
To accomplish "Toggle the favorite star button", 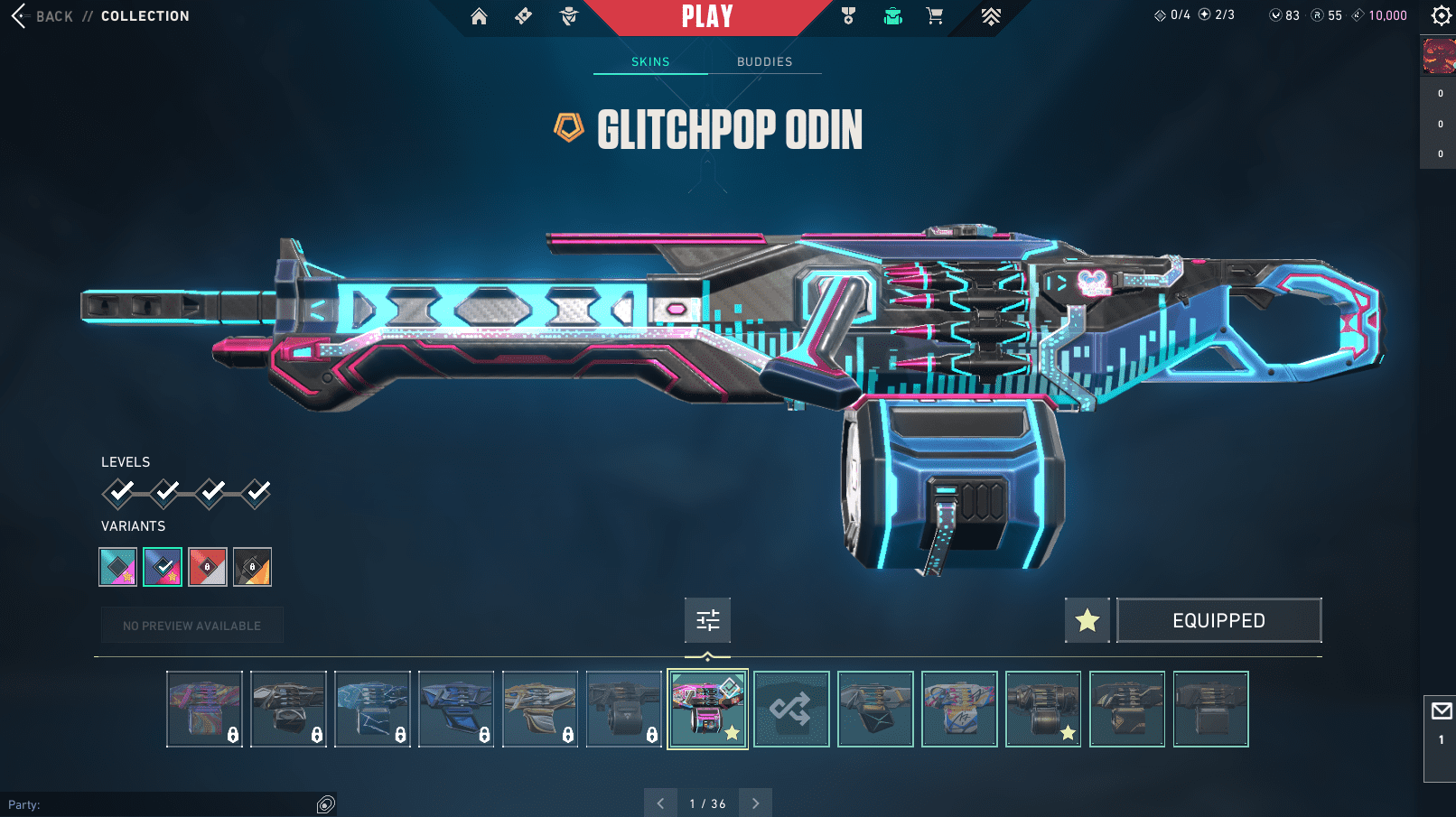I will (1087, 620).
